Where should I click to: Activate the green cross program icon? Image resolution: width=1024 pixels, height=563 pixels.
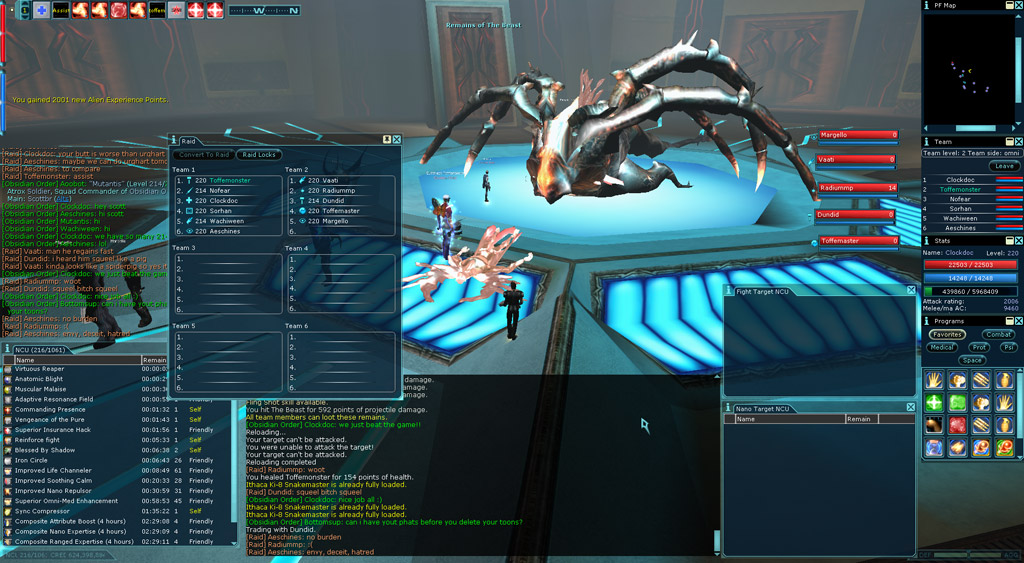pyautogui.click(x=934, y=402)
